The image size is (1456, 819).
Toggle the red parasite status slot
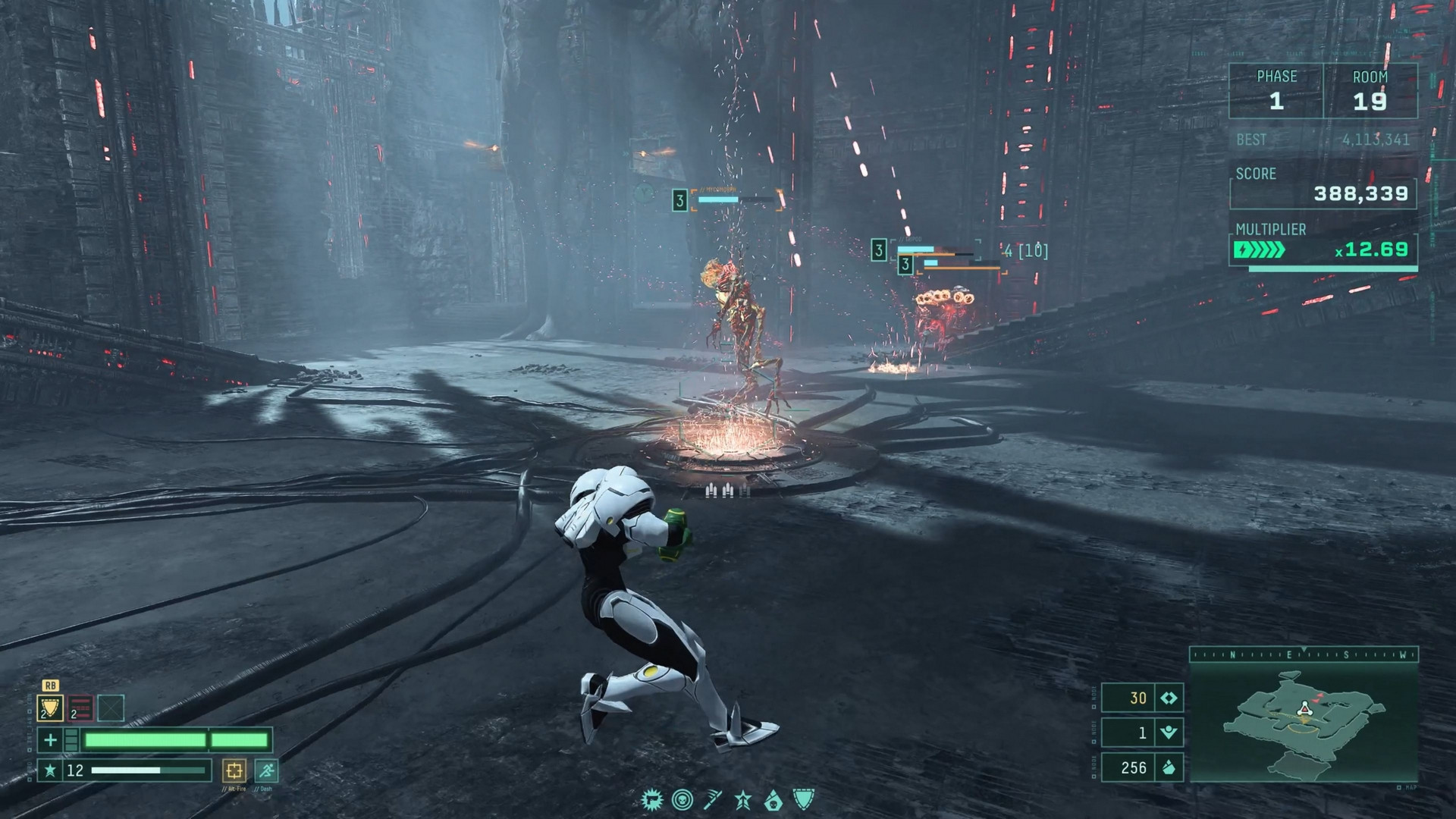80,708
